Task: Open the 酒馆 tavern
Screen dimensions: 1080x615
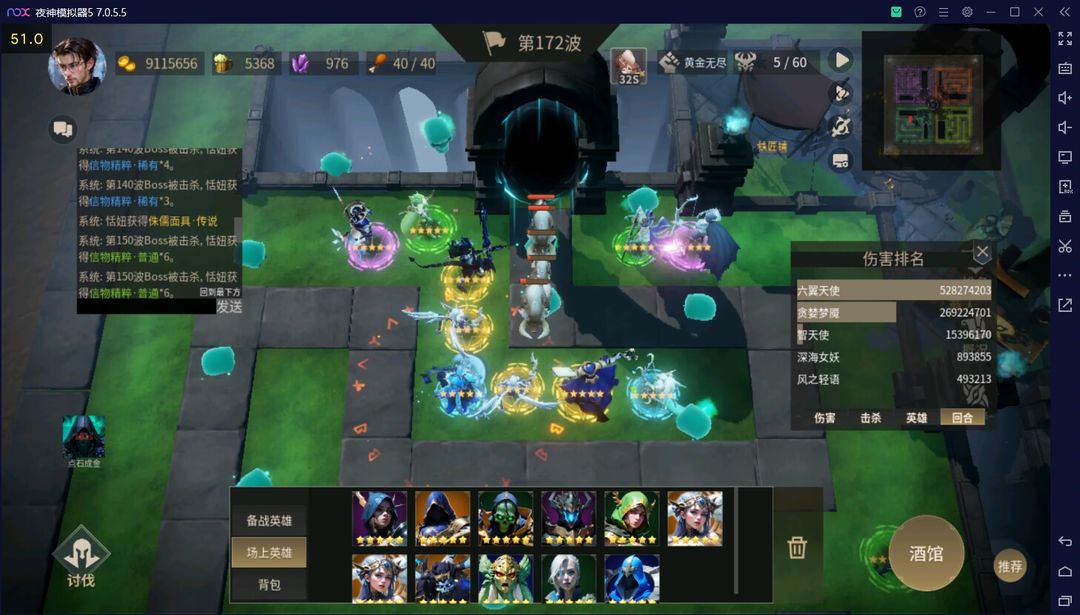Action: [x=926, y=553]
